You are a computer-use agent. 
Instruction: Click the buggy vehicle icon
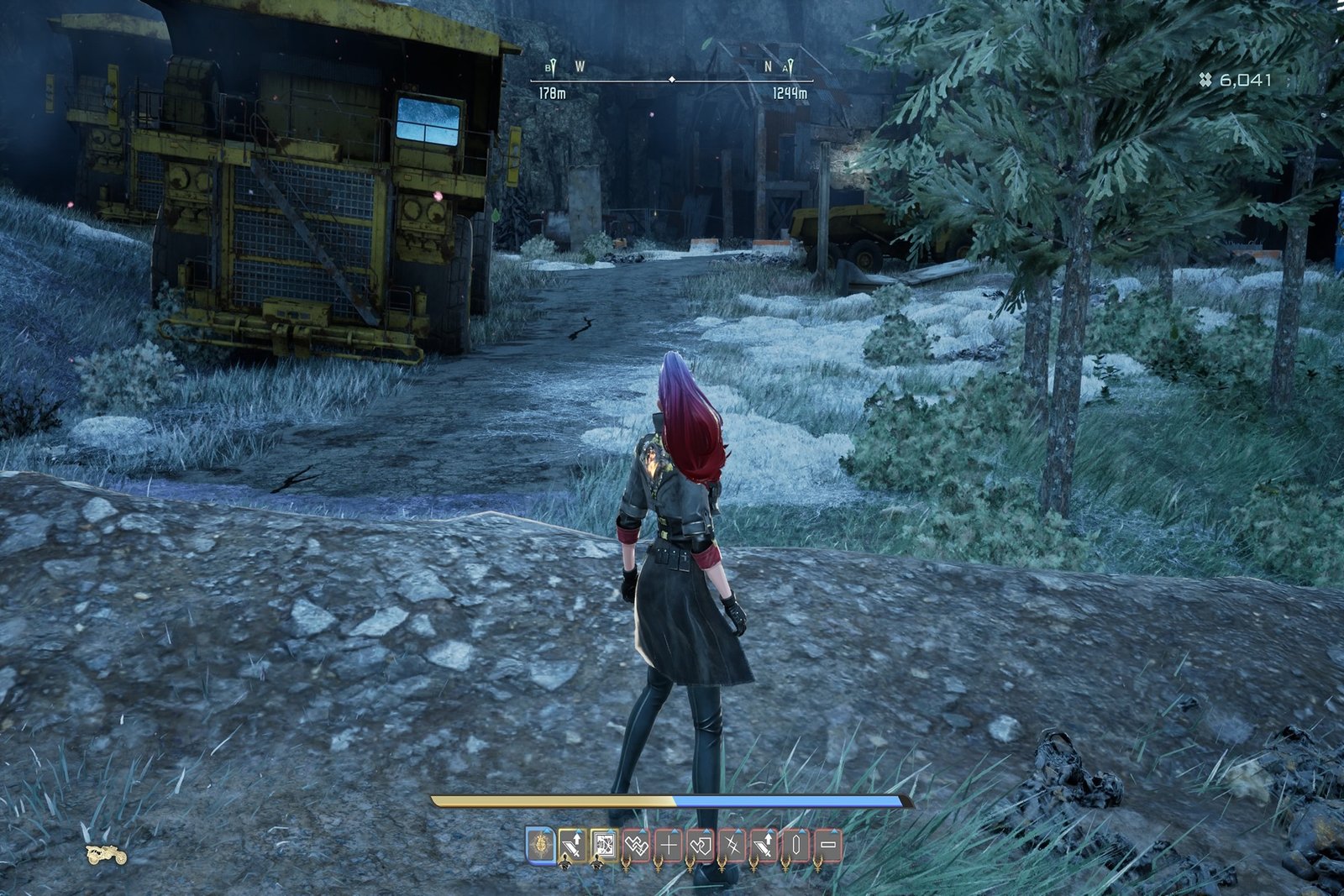107,855
